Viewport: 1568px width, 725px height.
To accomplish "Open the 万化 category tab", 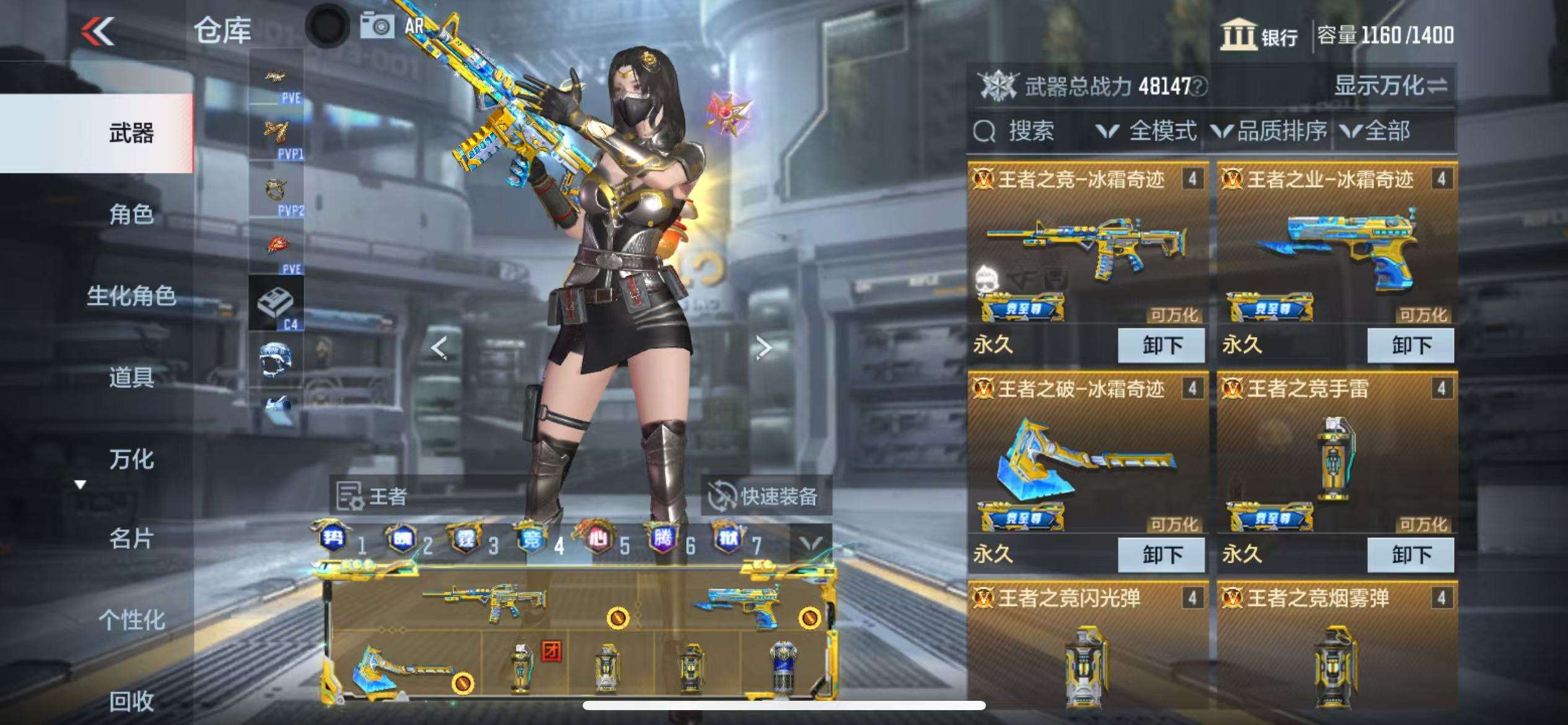I will click(131, 459).
